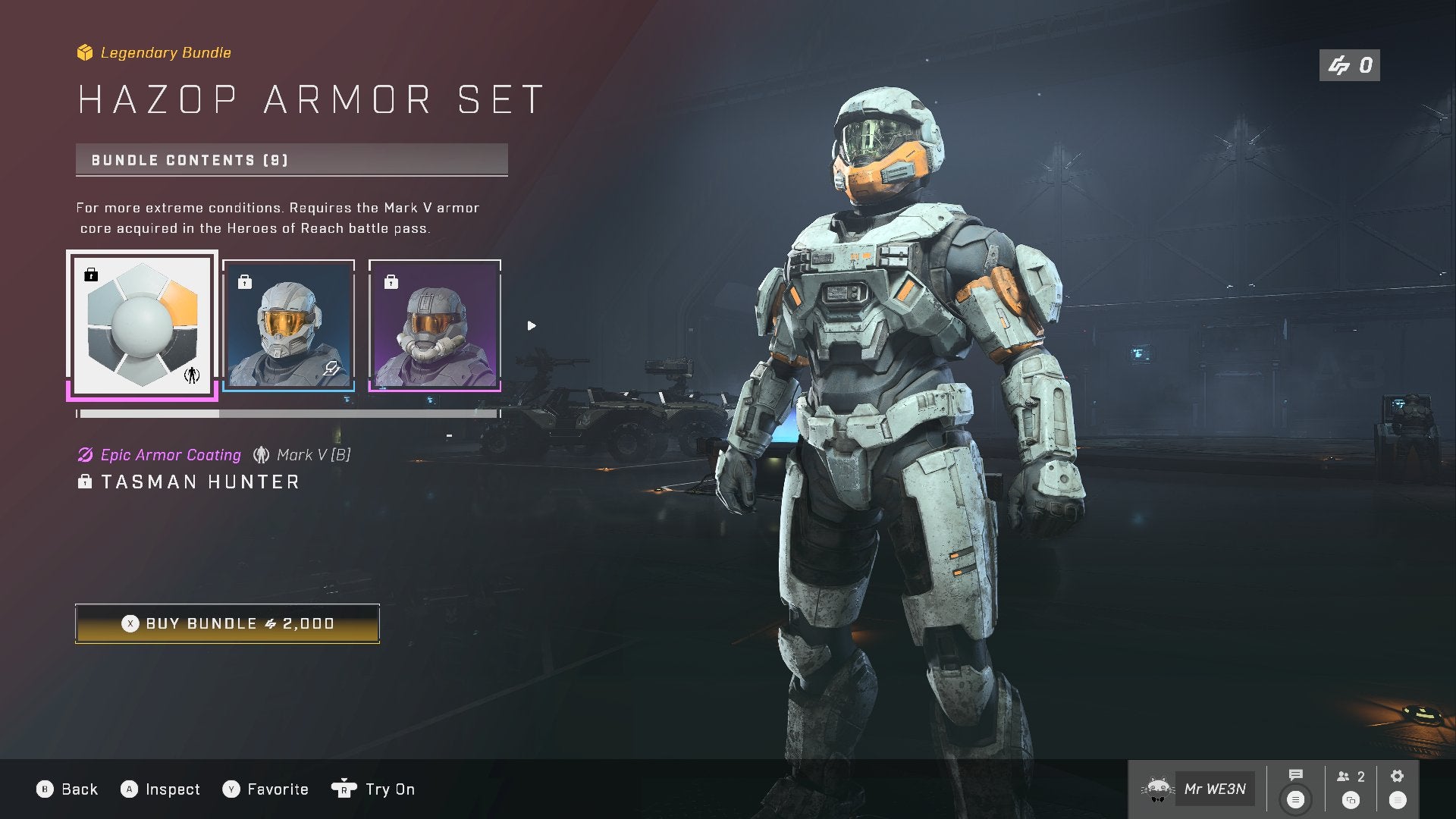The width and height of the screenshot is (1456, 819).
Task: Pick the purple-background helmet with breather
Action: (x=435, y=325)
